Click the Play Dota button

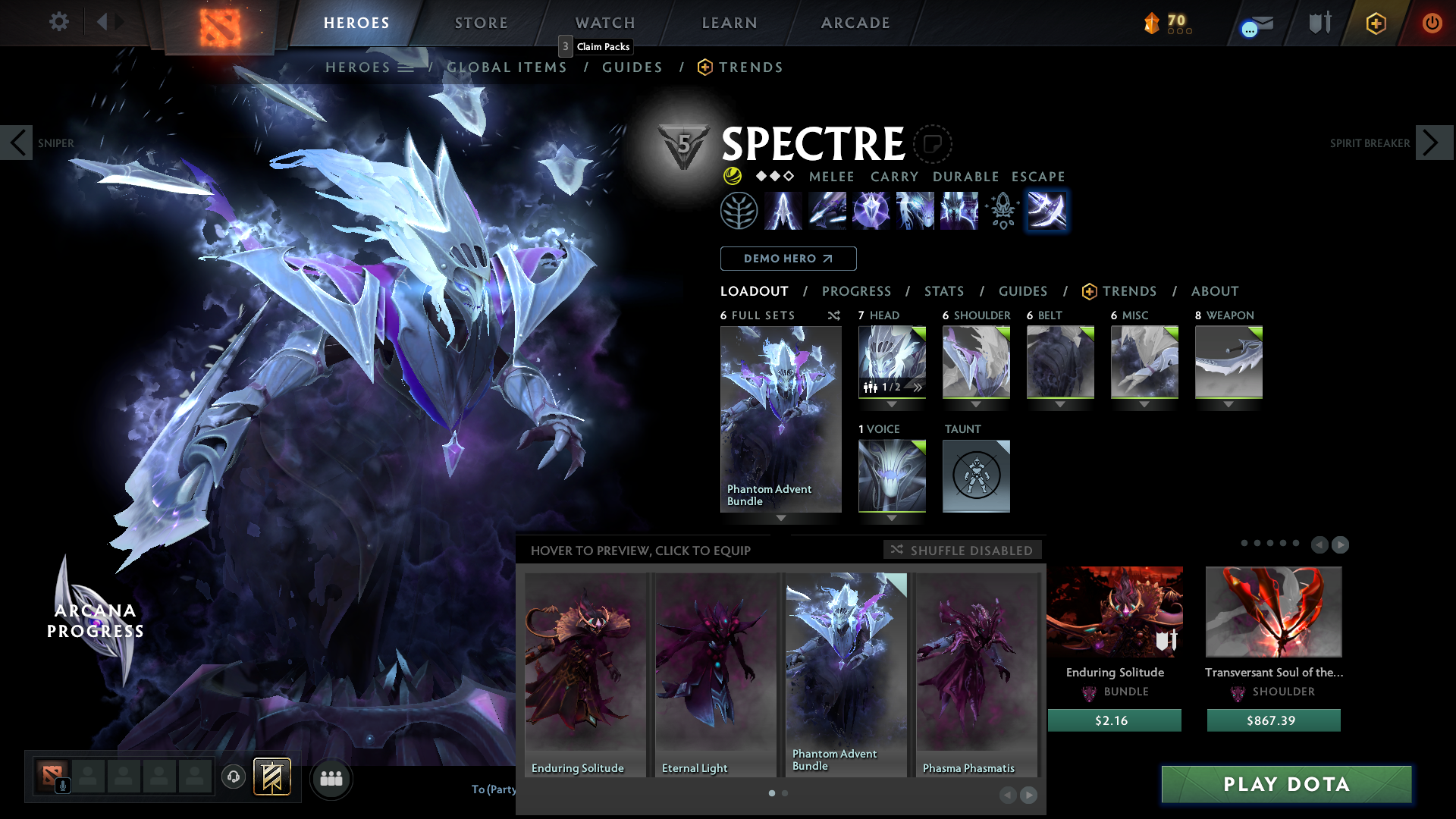[1286, 784]
